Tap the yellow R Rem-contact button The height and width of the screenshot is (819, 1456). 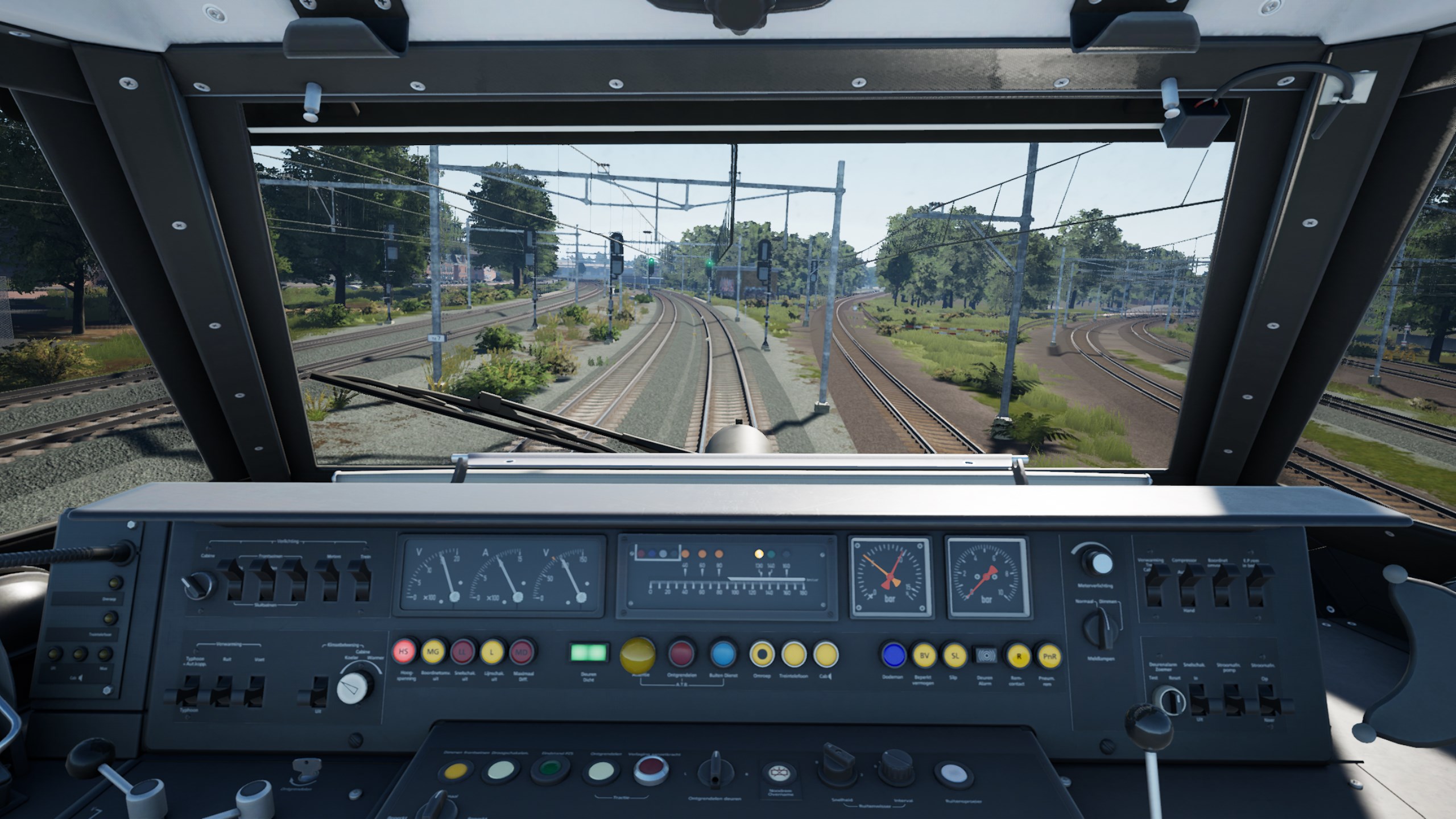point(1019,656)
